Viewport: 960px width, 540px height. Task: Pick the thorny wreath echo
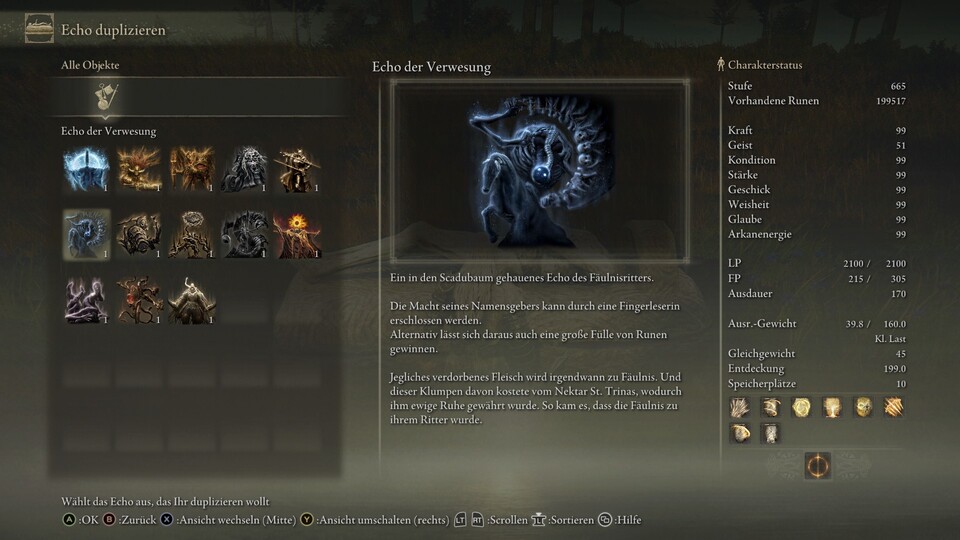[x=192, y=233]
